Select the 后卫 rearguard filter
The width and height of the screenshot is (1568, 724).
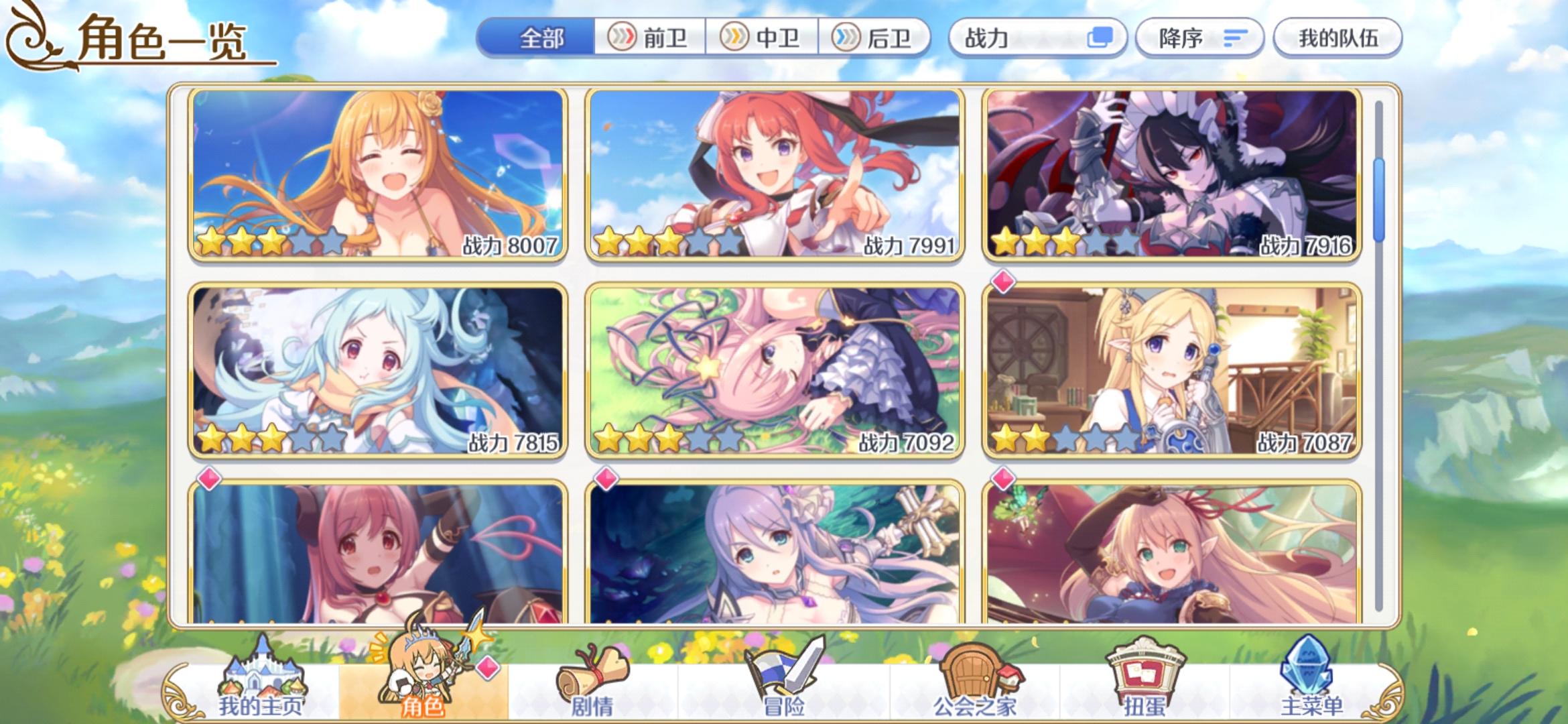click(x=874, y=38)
